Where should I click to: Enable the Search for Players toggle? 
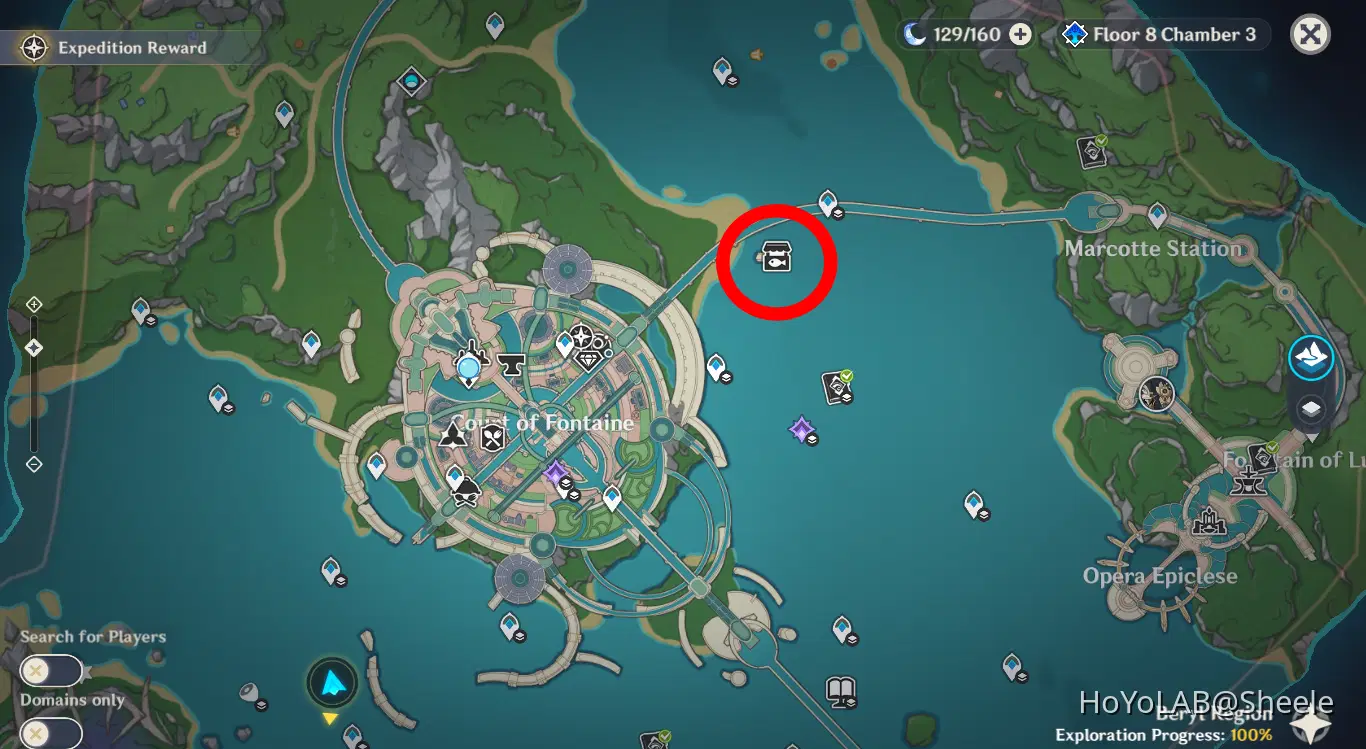(x=51, y=670)
